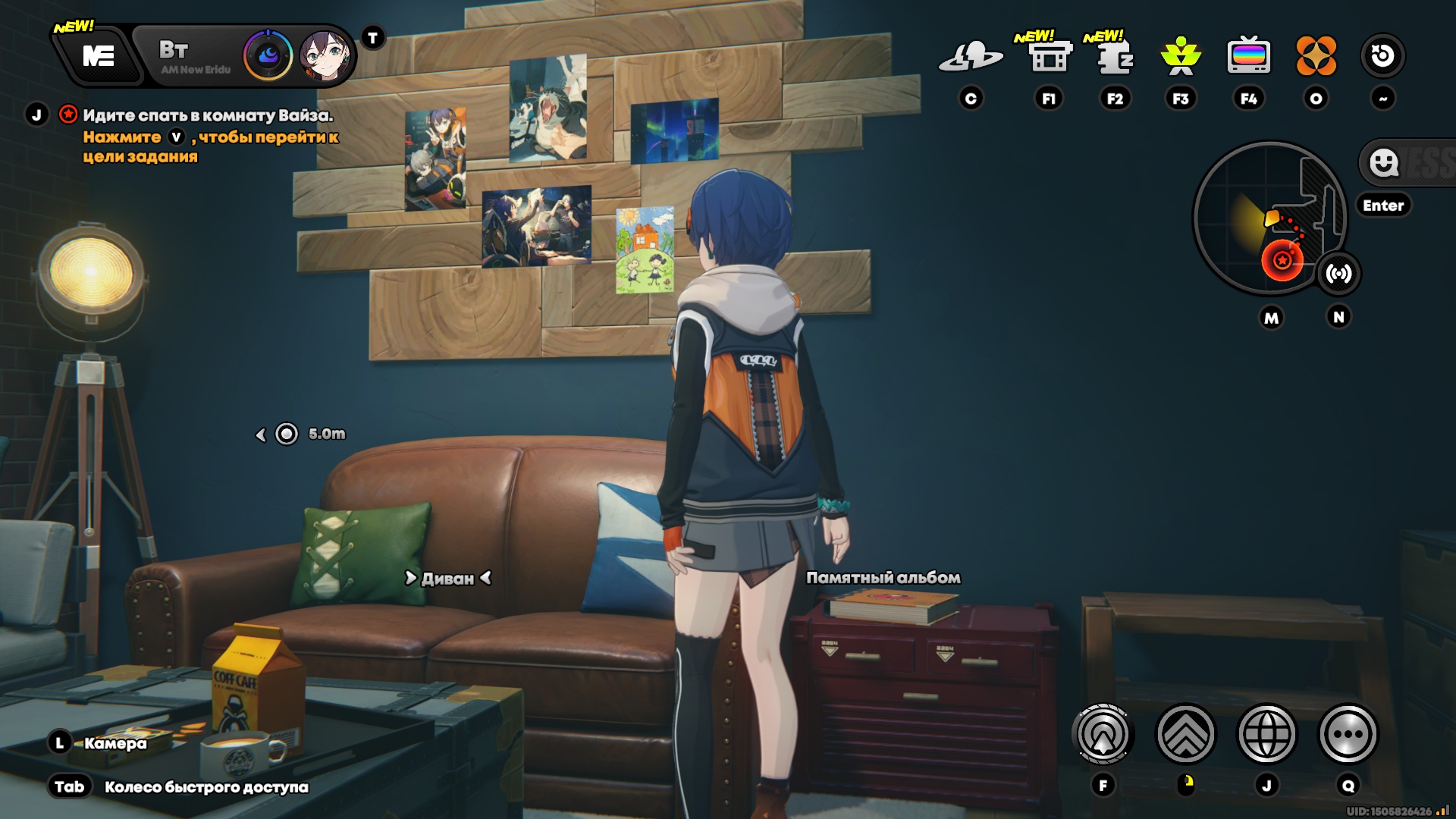Select the active quest tracker objective
The width and height of the screenshot is (1456, 819).
207,116
